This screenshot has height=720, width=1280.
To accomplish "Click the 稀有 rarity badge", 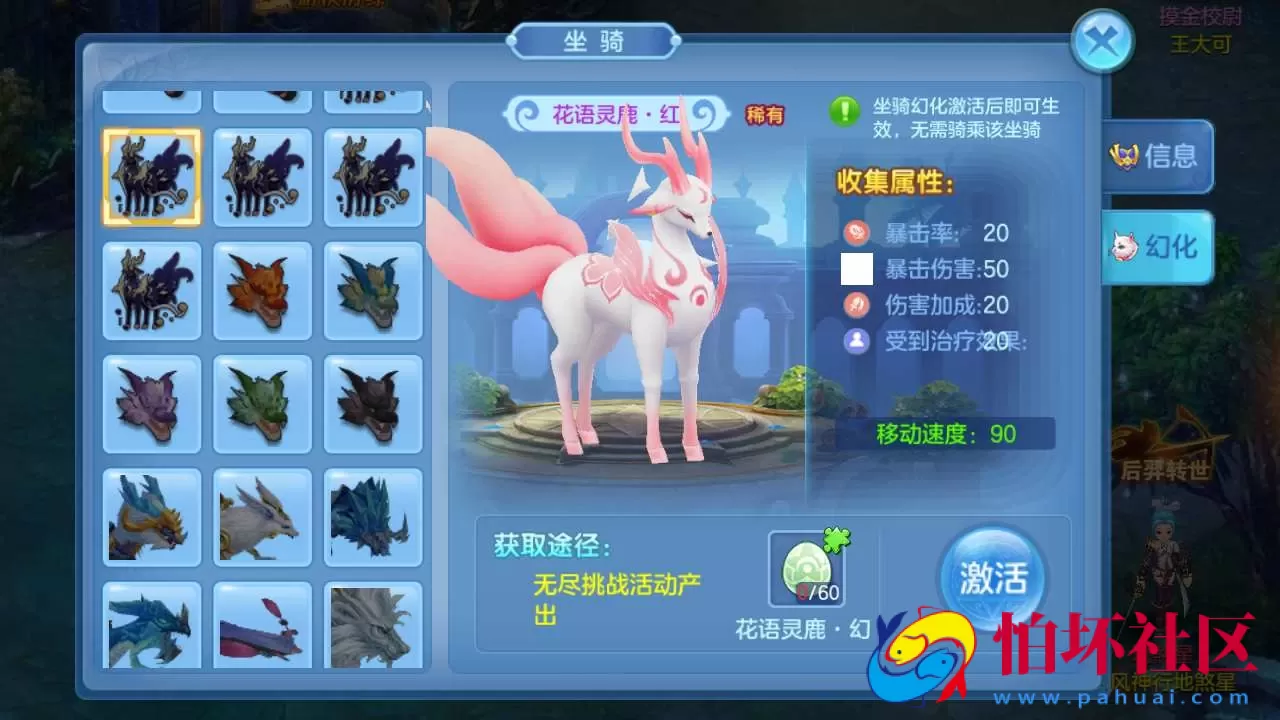I will click(766, 114).
